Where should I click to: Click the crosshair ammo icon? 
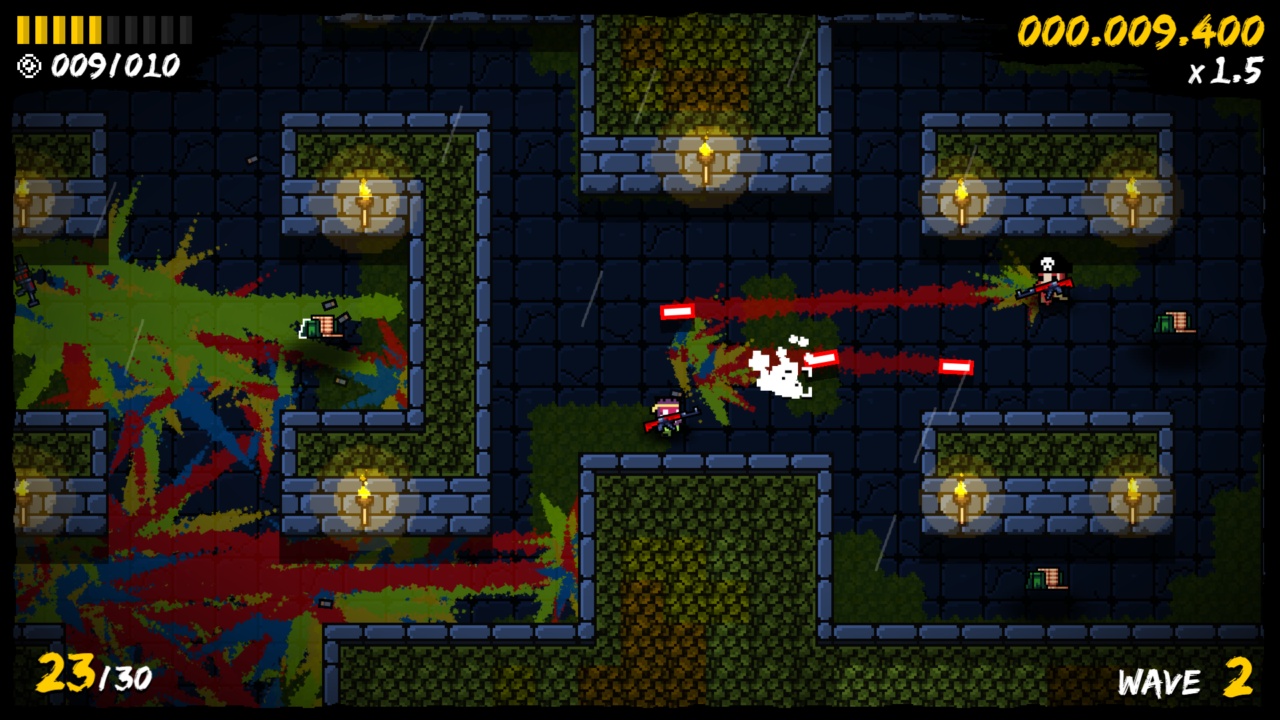pyautogui.click(x=29, y=66)
